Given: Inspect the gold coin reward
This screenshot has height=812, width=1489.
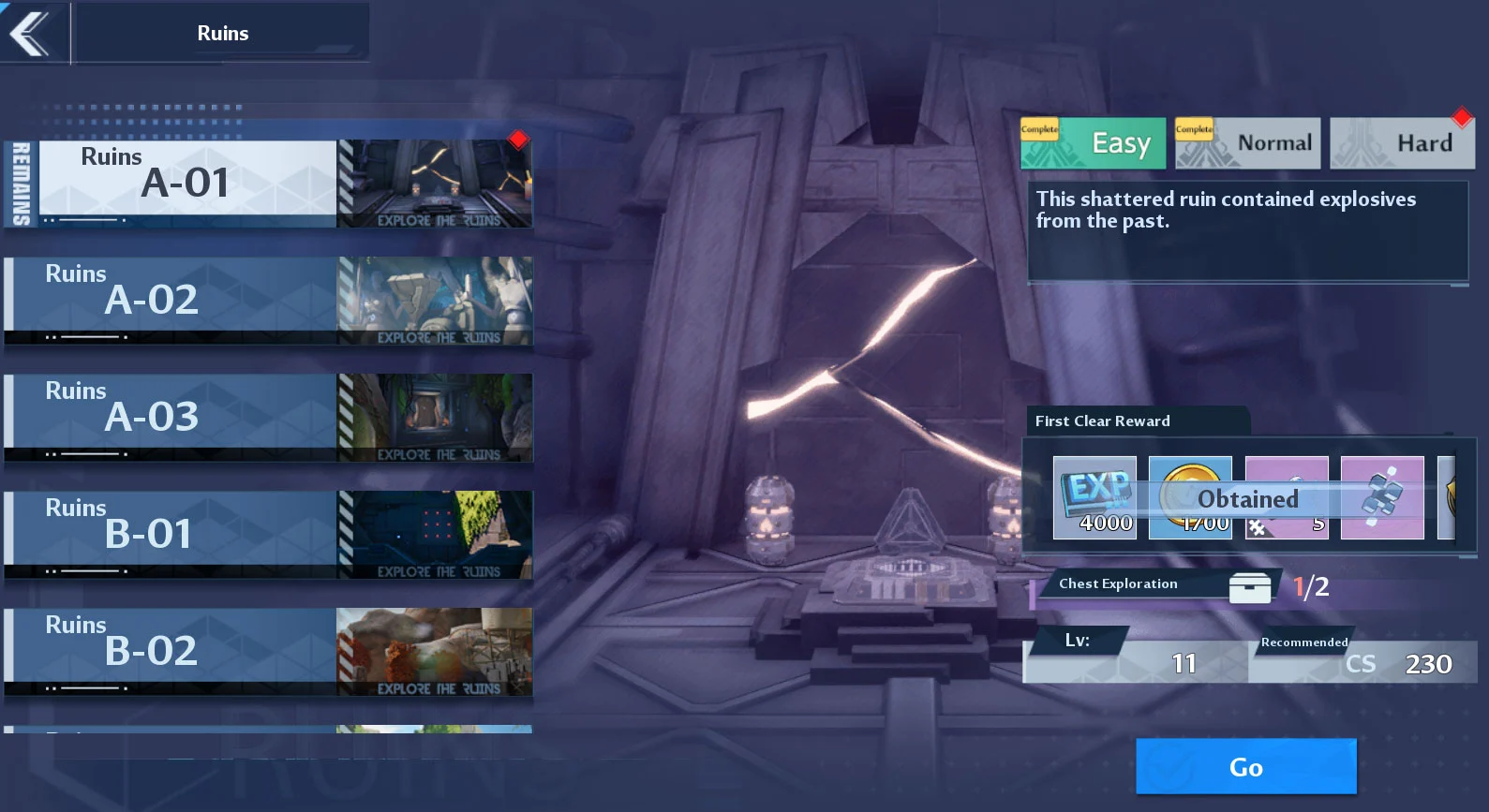Looking at the screenshot, I should (1190, 497).
